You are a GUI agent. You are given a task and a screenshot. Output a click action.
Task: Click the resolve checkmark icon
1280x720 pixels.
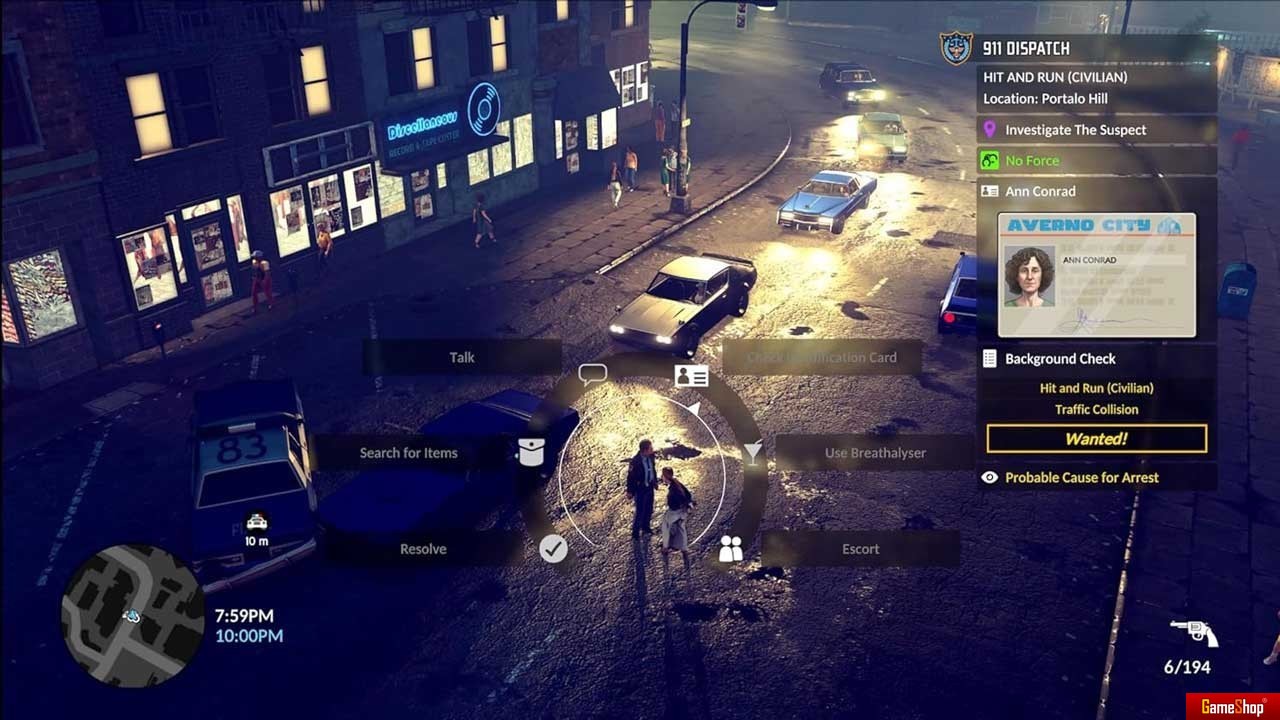click(553, 548)
